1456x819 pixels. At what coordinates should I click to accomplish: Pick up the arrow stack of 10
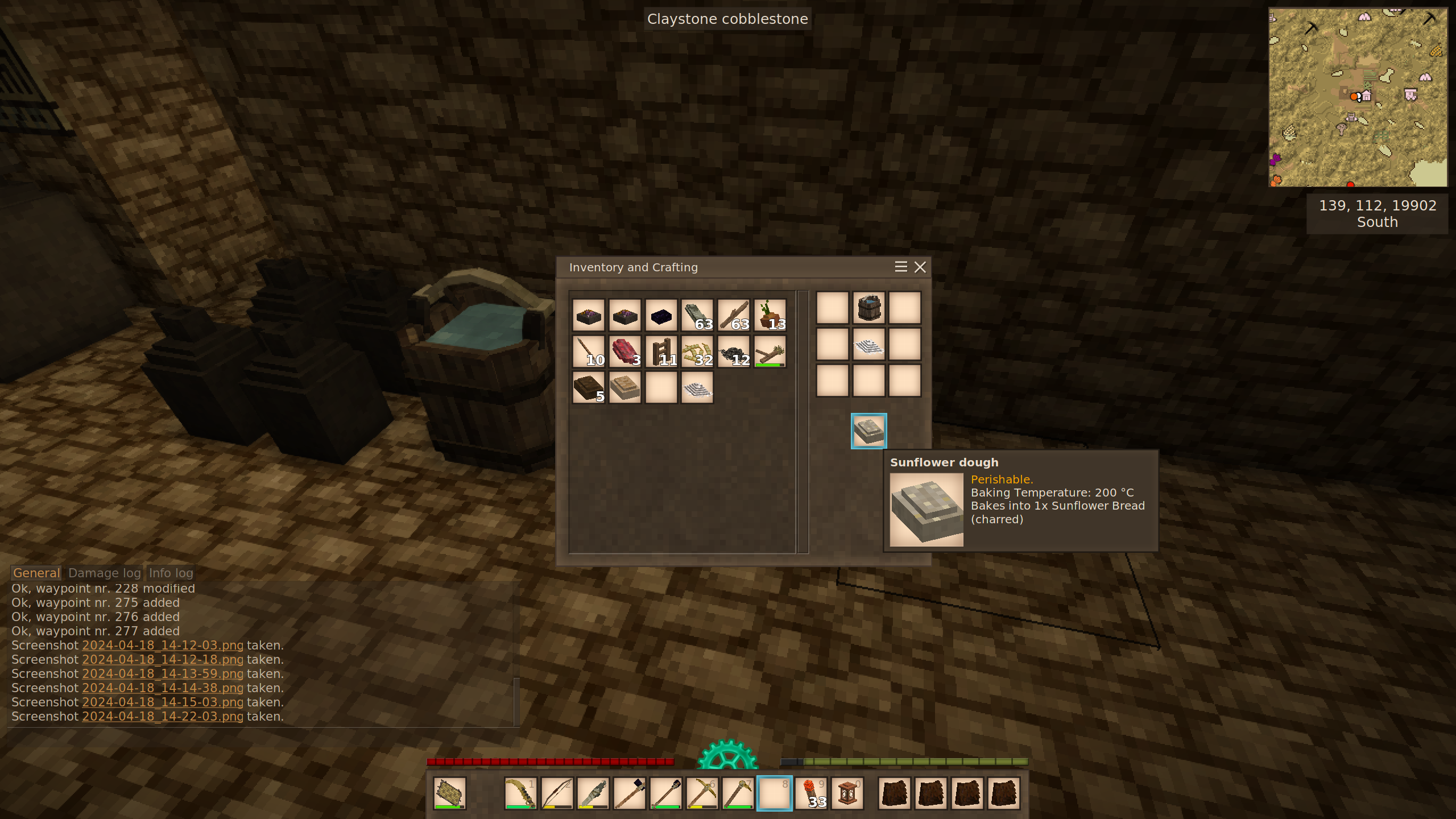point(588,351)
